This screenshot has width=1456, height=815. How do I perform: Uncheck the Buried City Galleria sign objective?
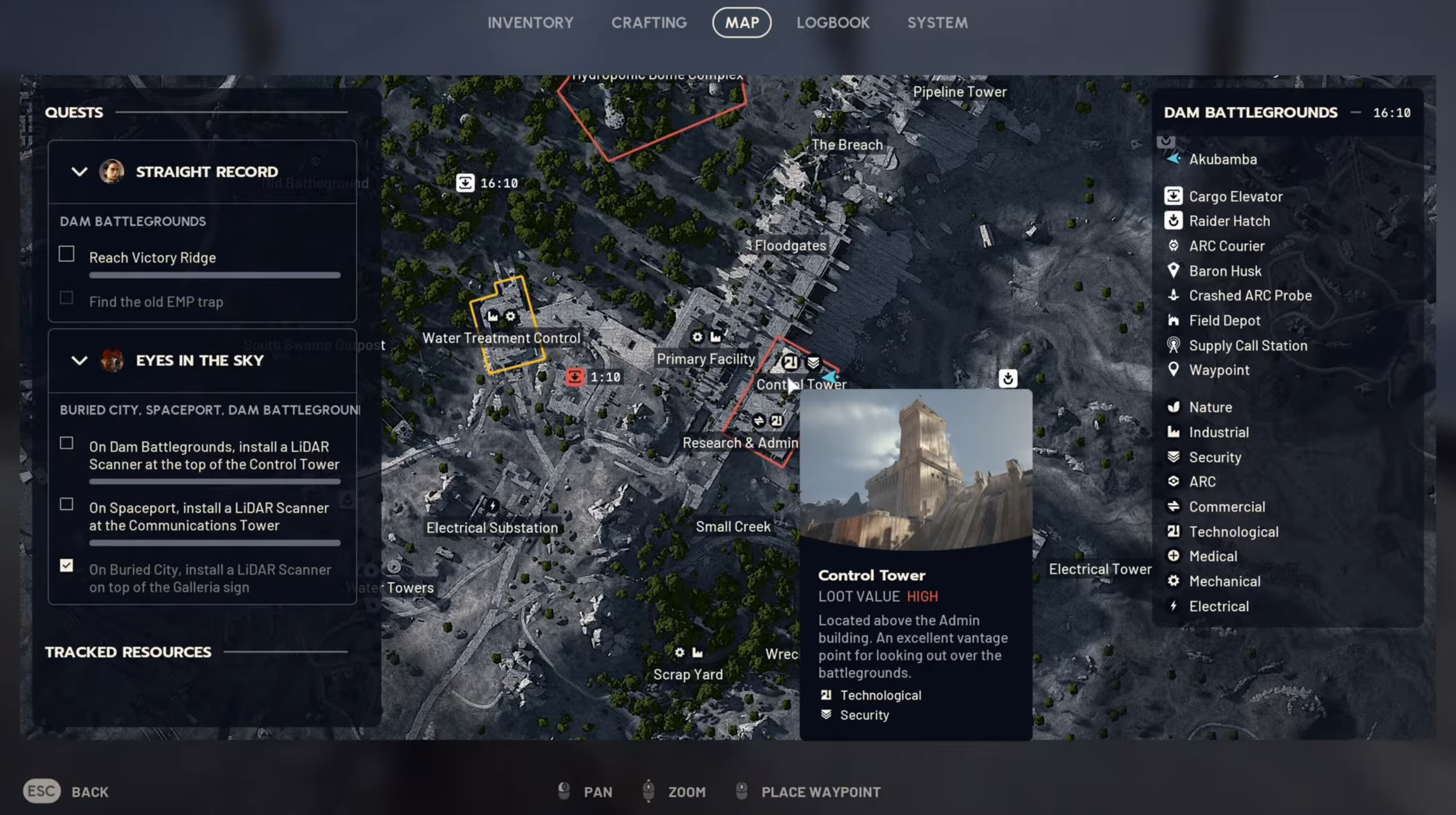[x=66, y=565]
